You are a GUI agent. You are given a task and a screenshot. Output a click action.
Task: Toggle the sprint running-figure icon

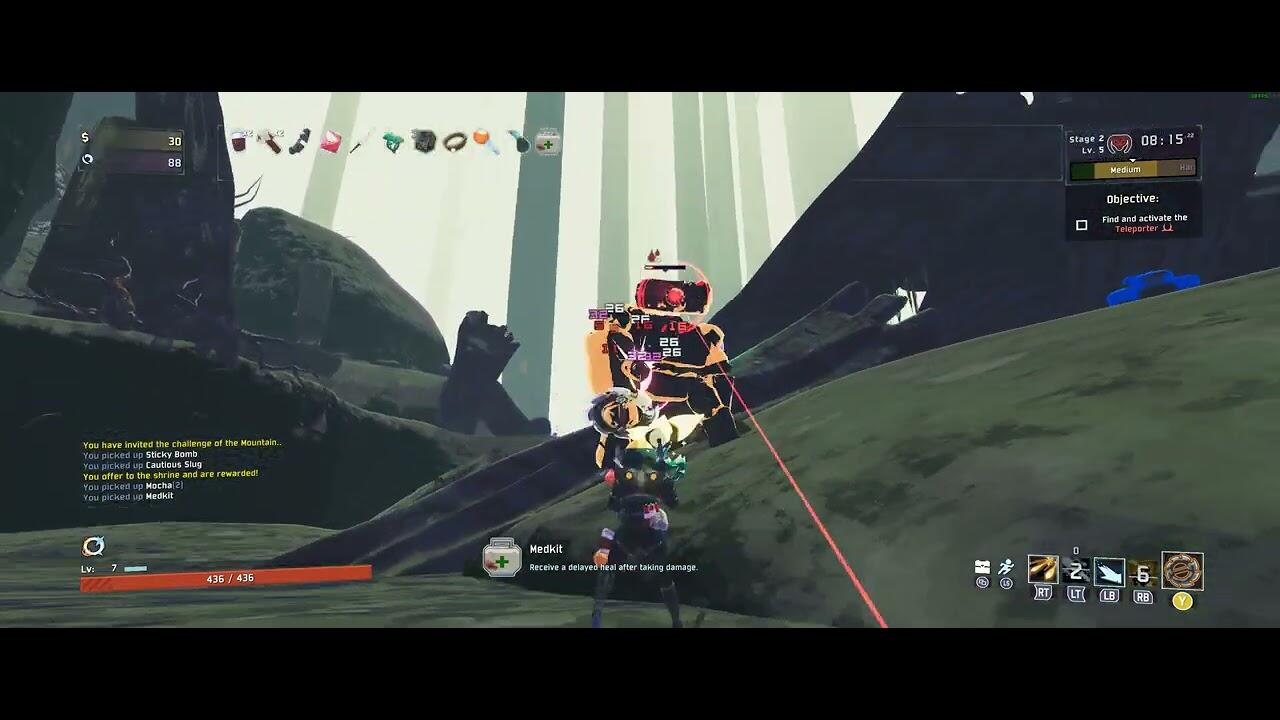pyautogui.click(x=1006, y=568)
